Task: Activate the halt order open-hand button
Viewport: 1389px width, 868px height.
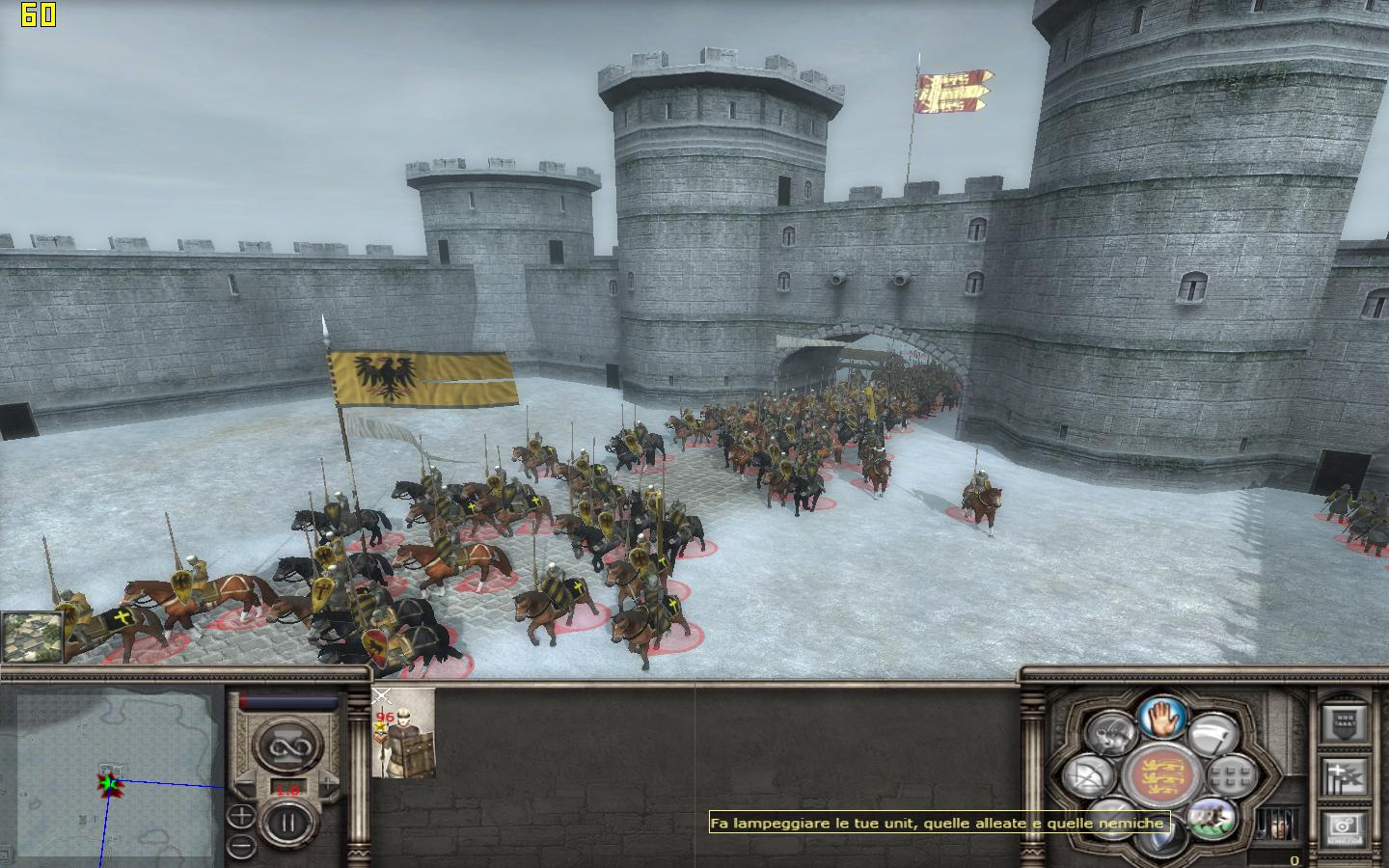Action: tap(1161, 719)
